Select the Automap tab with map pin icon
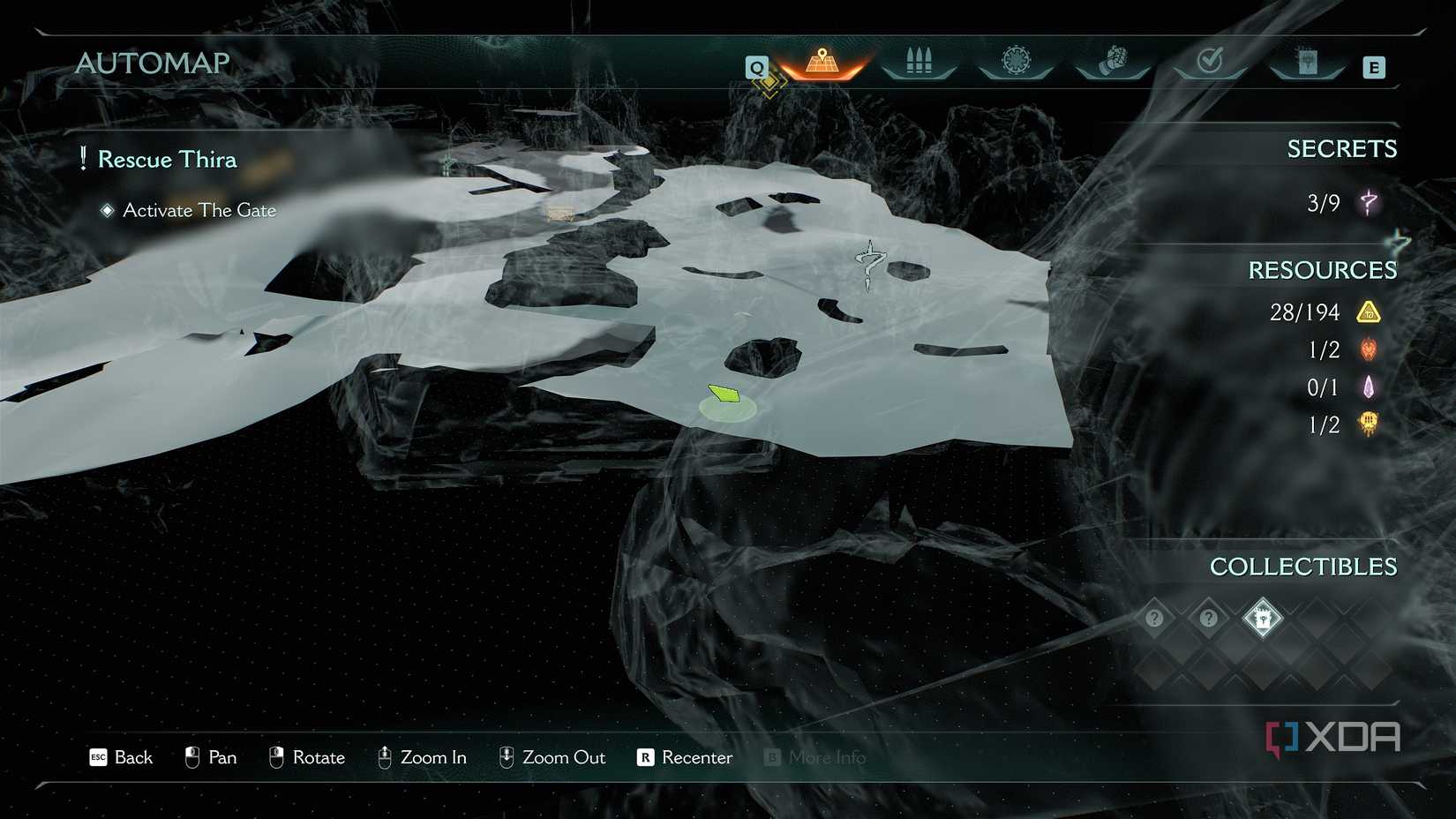 [x=822, y=64]
